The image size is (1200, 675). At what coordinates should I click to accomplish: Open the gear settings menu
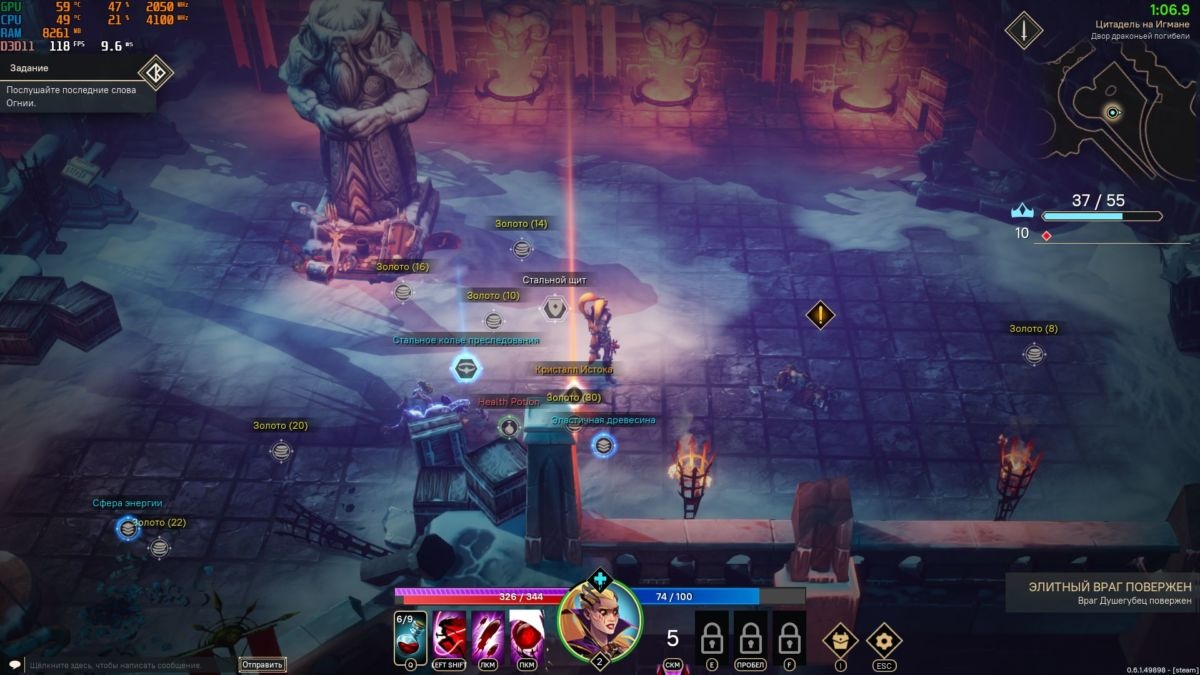click(884, 639)
